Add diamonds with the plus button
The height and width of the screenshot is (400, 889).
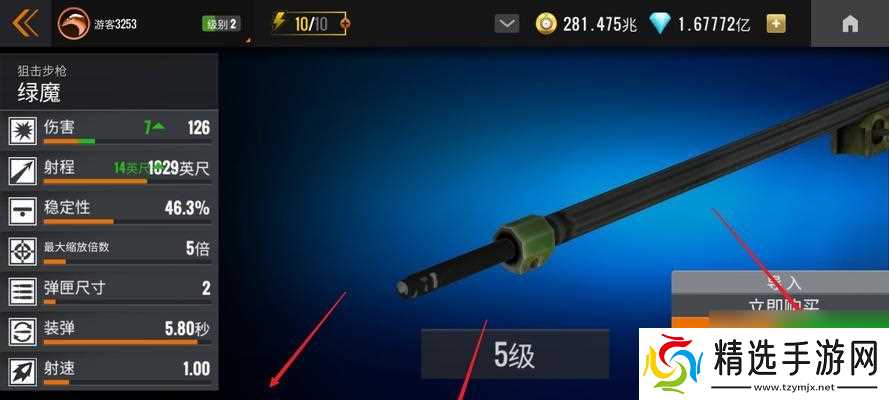pos(775,24)
